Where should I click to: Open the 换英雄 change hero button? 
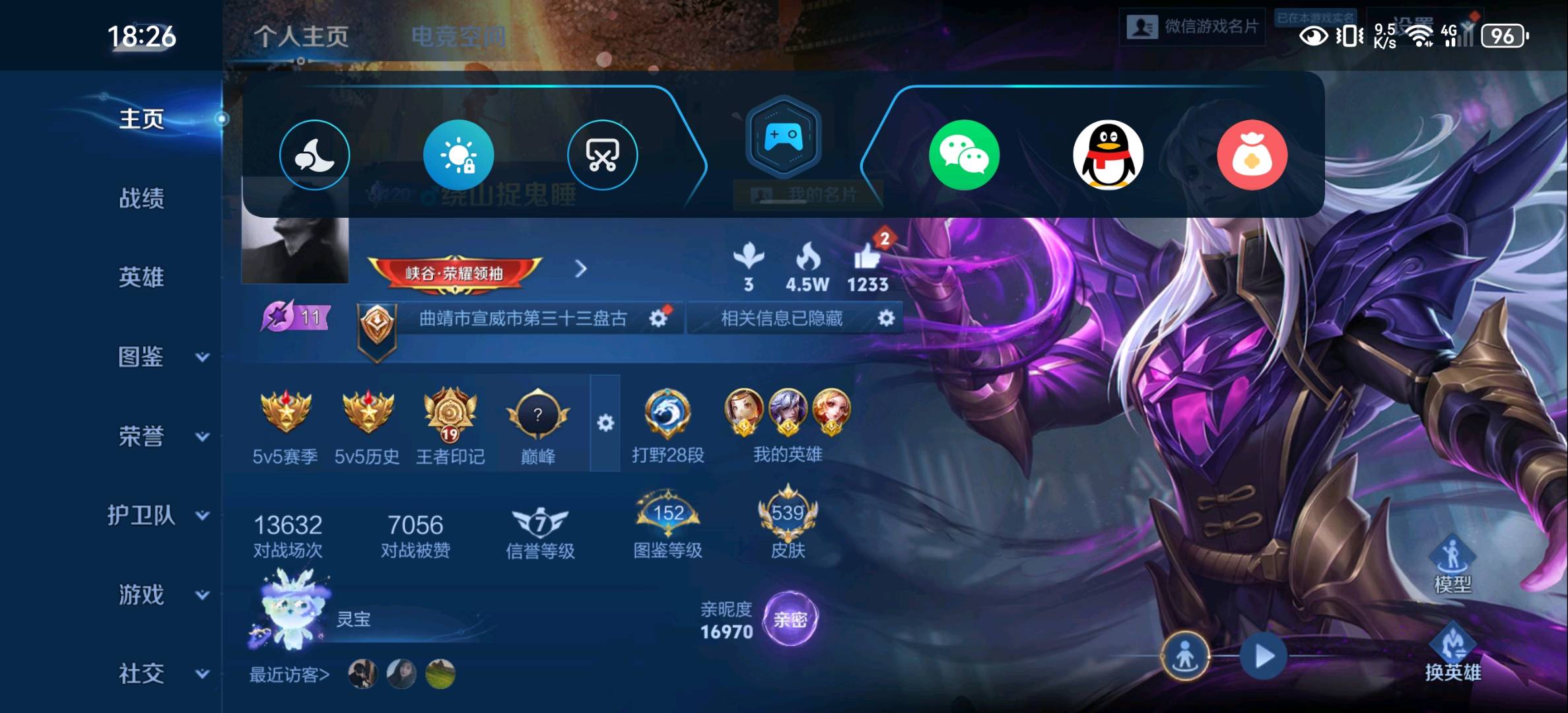(1452, 655)
